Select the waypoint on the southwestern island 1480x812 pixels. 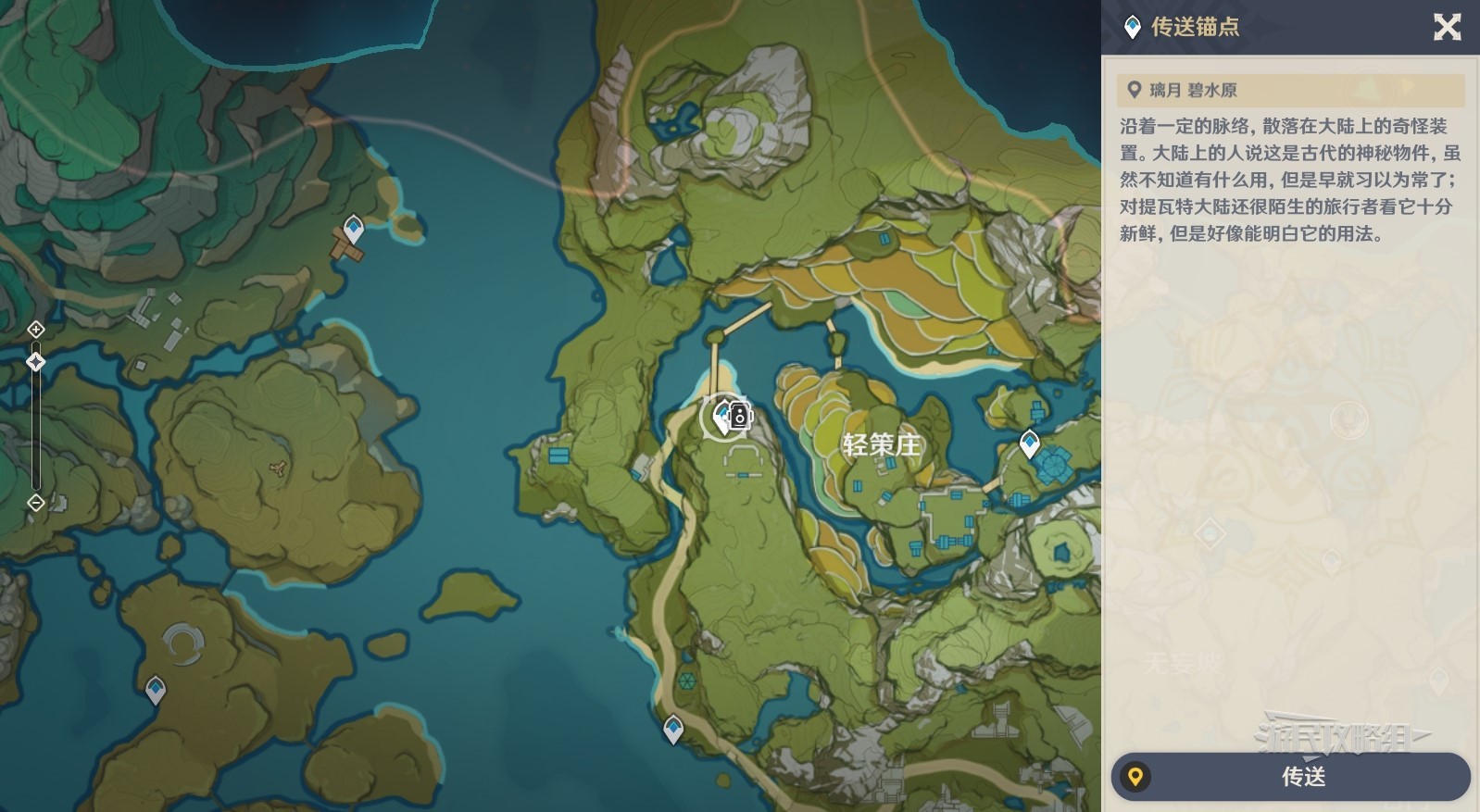[x=156, y=690]
